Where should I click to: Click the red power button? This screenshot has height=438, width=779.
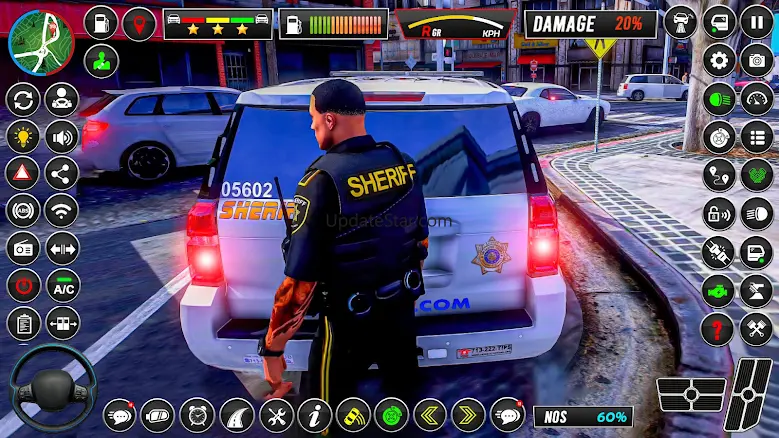[x=23, y=285]
